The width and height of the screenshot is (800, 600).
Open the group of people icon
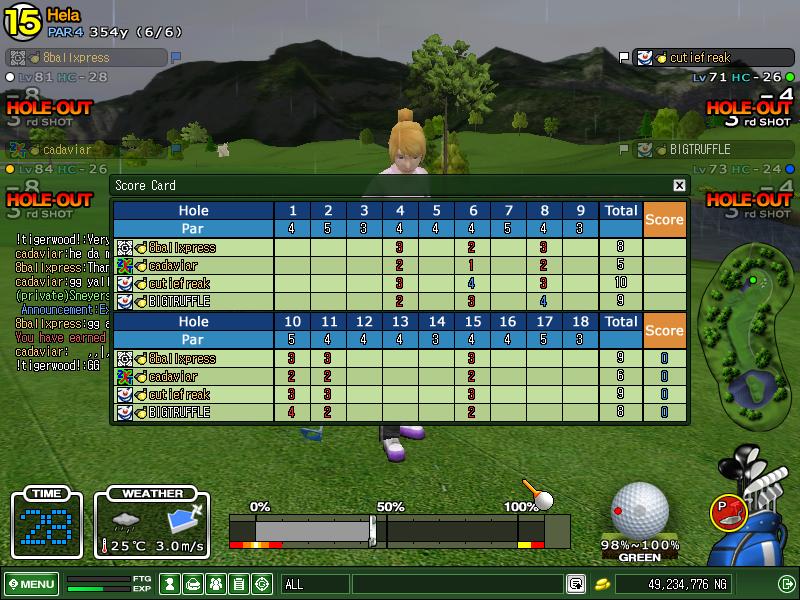pyautogui.click(x=216, y=584)
